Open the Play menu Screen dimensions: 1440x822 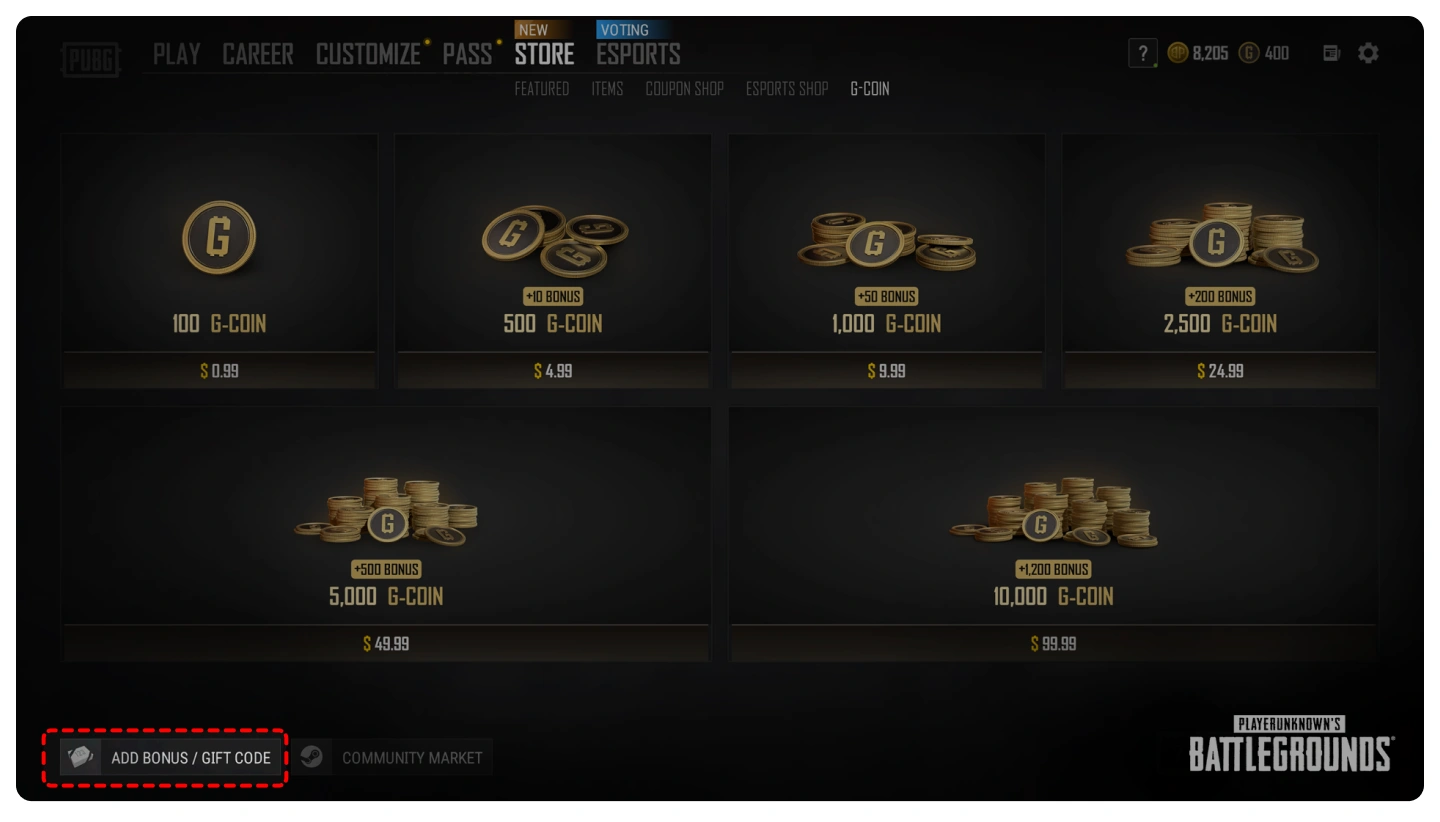click(x=176, y=54)
